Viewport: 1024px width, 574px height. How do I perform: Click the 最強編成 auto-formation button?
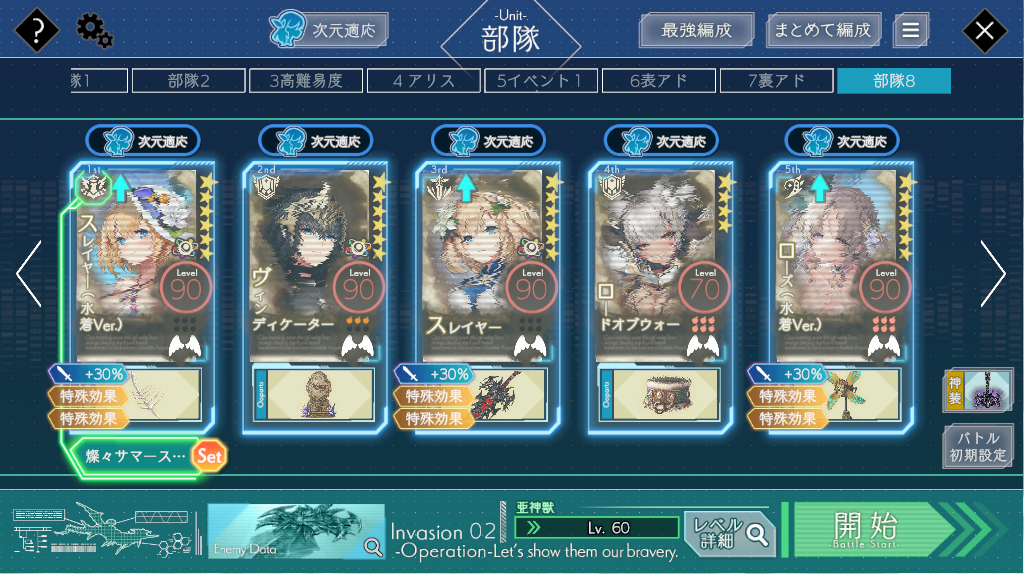pos(695,30)
